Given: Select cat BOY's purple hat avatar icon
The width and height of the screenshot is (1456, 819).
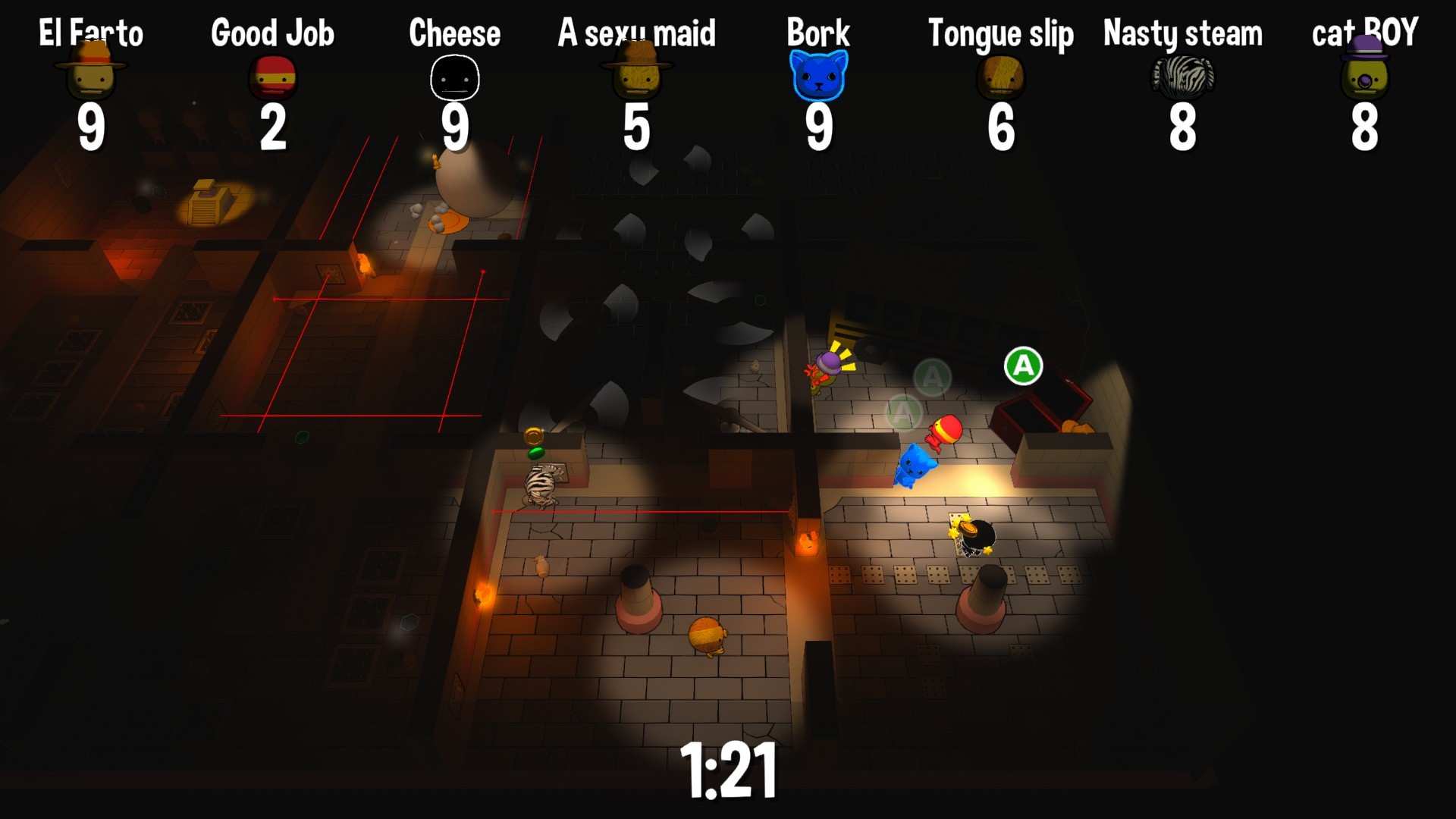Looking at the screenshot, I should point(1365,75).
